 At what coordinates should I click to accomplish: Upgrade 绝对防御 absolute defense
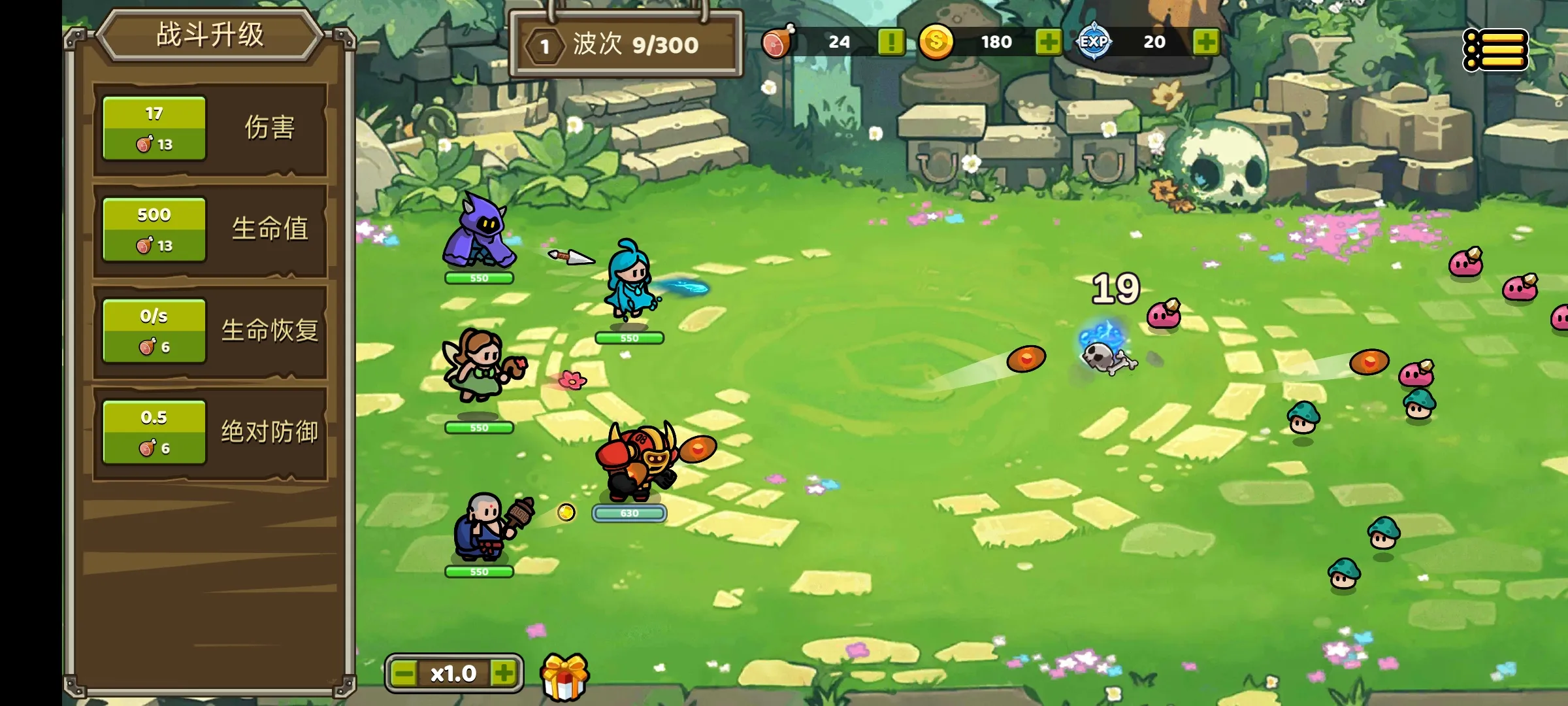(154, 432)
